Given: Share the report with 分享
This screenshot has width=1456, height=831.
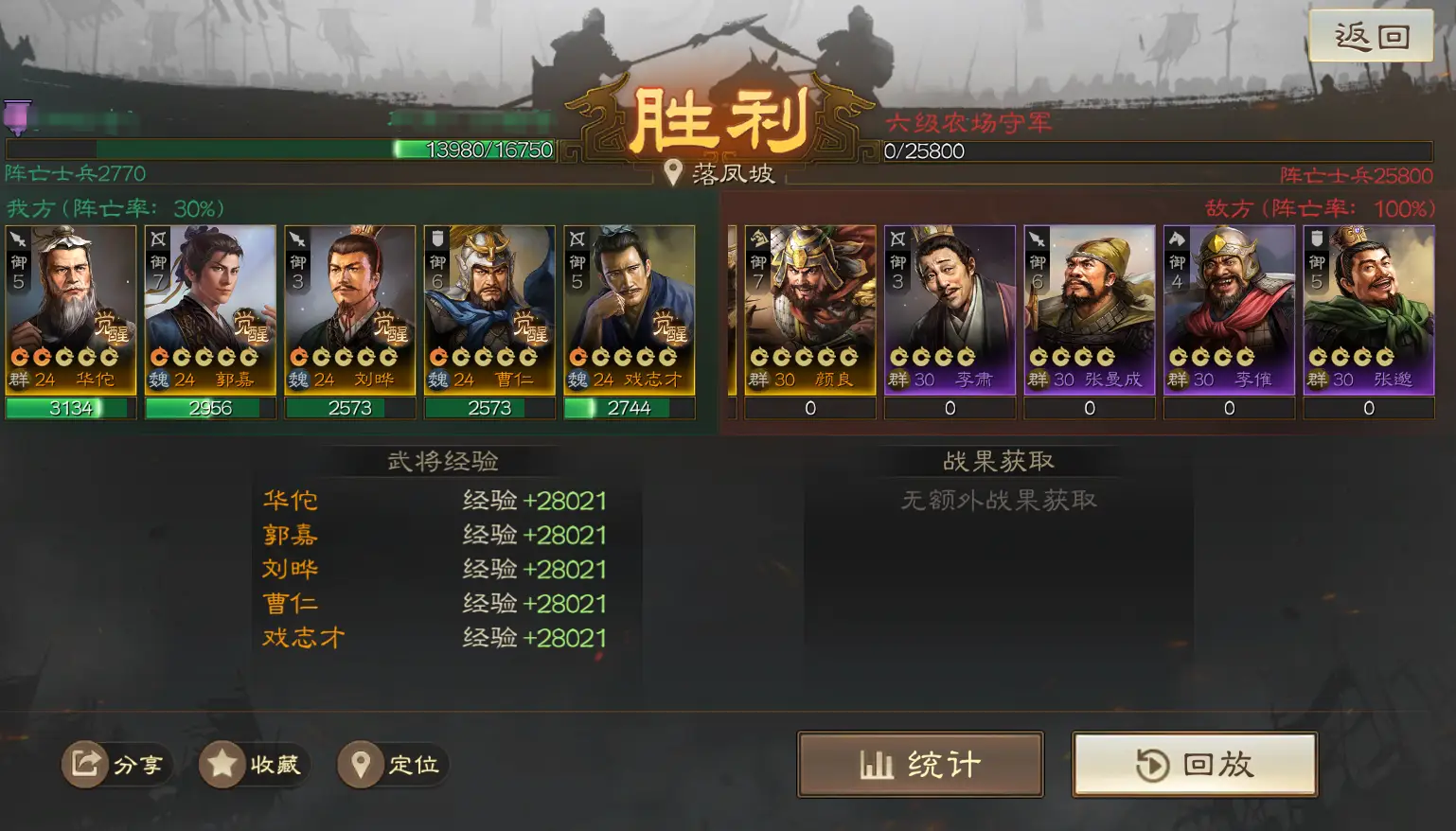Looking at the screenshot, I should 116,764.
